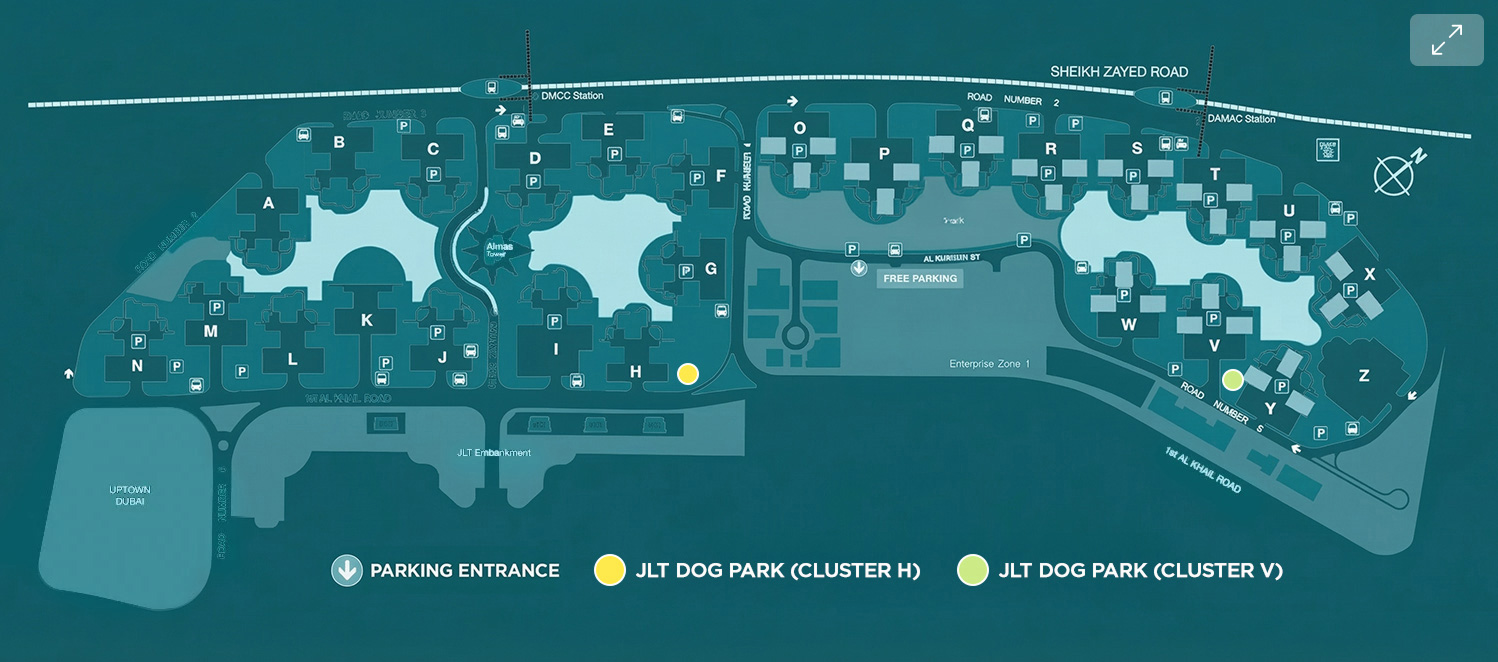The height and width of the screenshot is (662, 1498).
Task: Click the north compass indicator
Action: (x=1395, y=173)
